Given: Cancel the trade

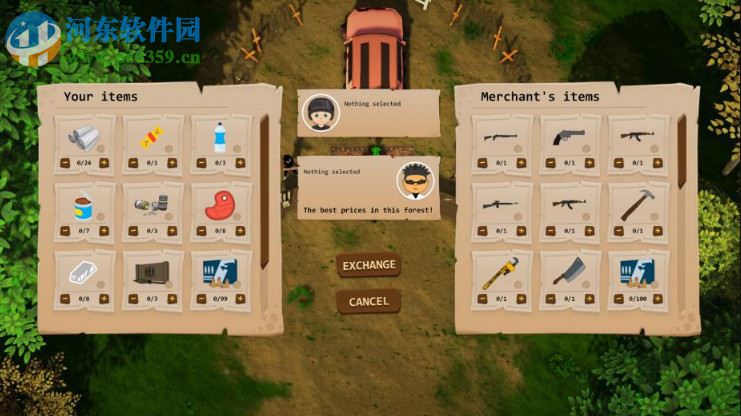Looking at the screenshot, I should (369, 302).
